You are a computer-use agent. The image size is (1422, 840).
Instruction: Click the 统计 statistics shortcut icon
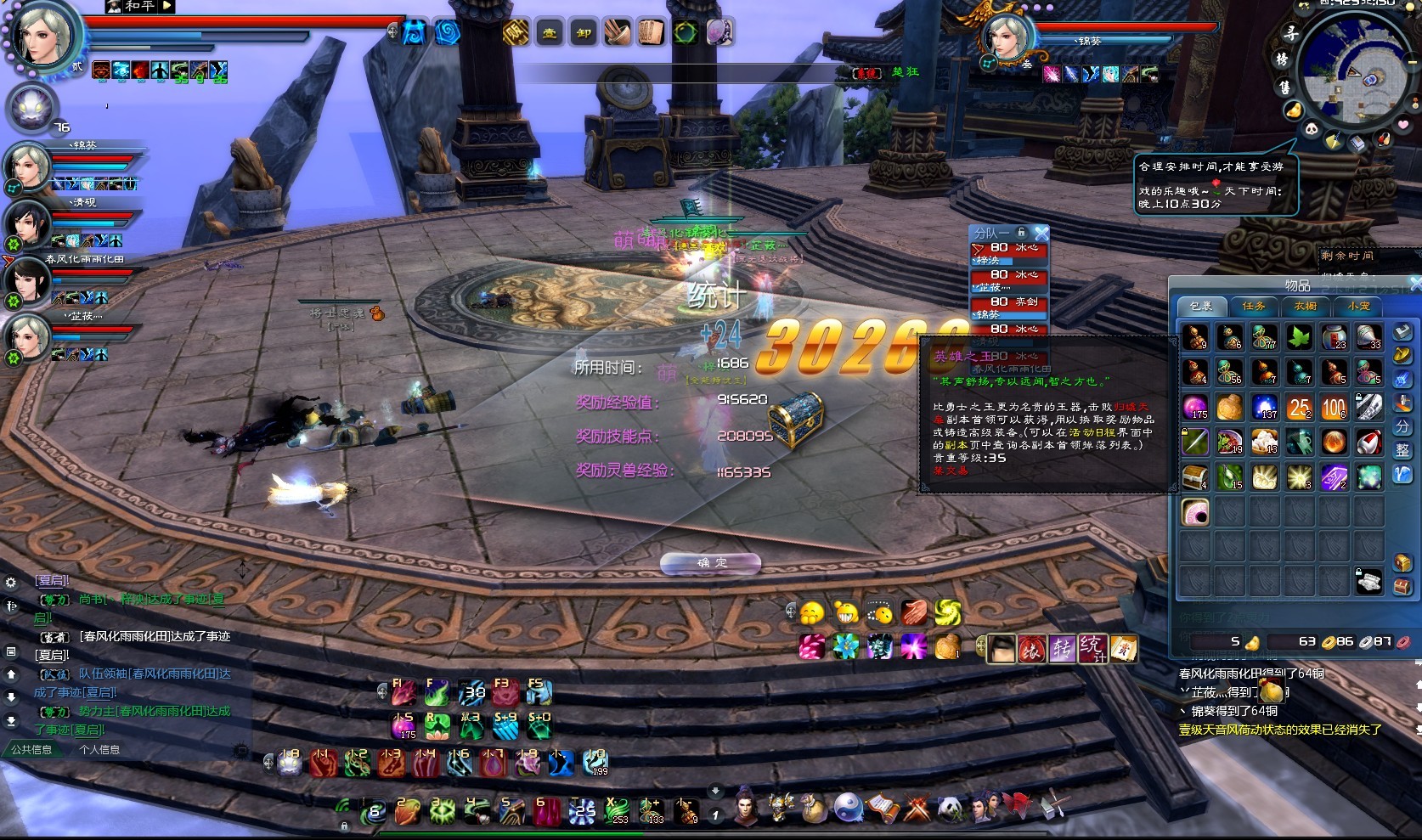(x=1092, y=648)
